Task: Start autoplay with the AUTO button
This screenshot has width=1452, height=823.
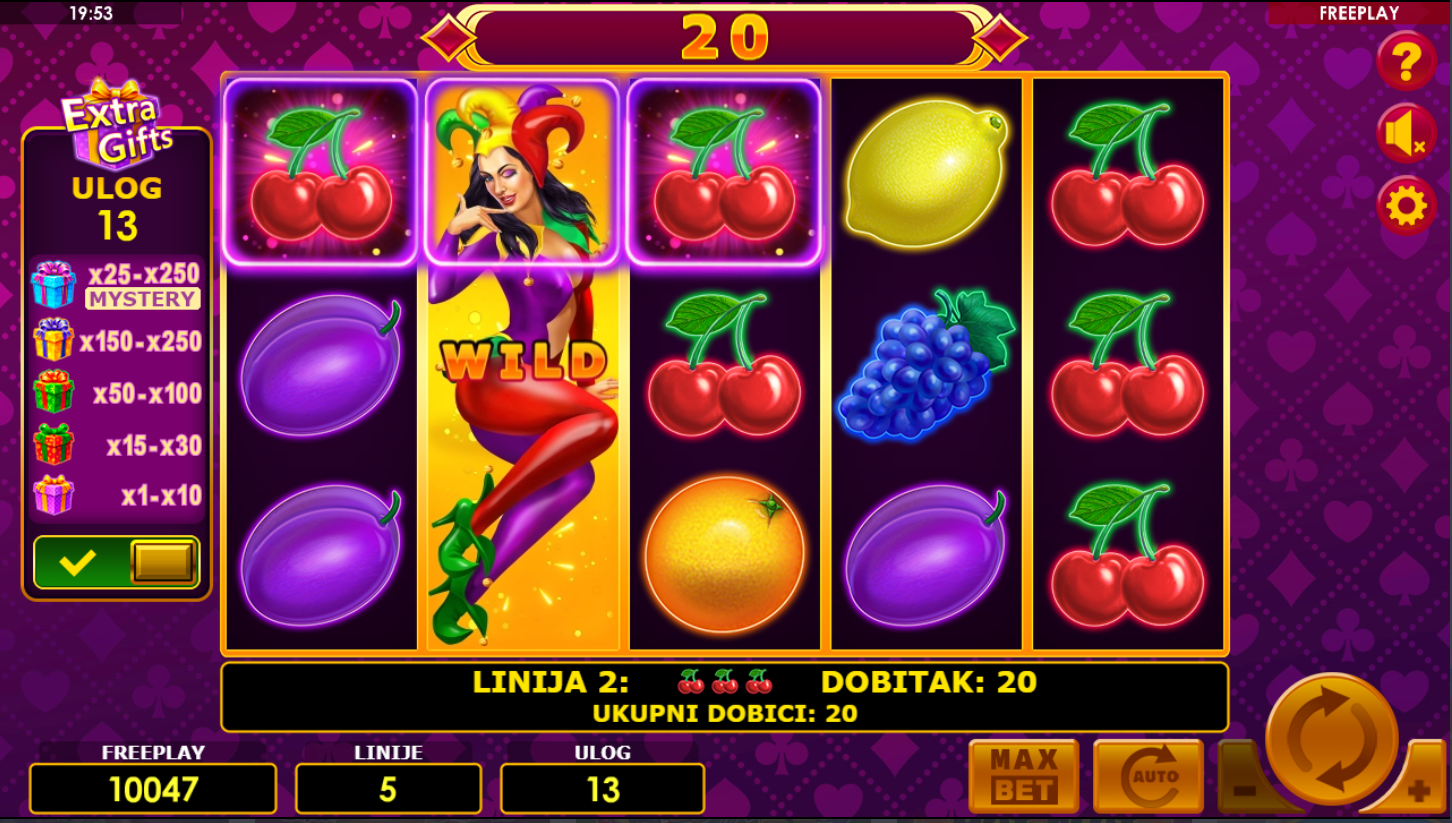Action: tap(1148, 776)
